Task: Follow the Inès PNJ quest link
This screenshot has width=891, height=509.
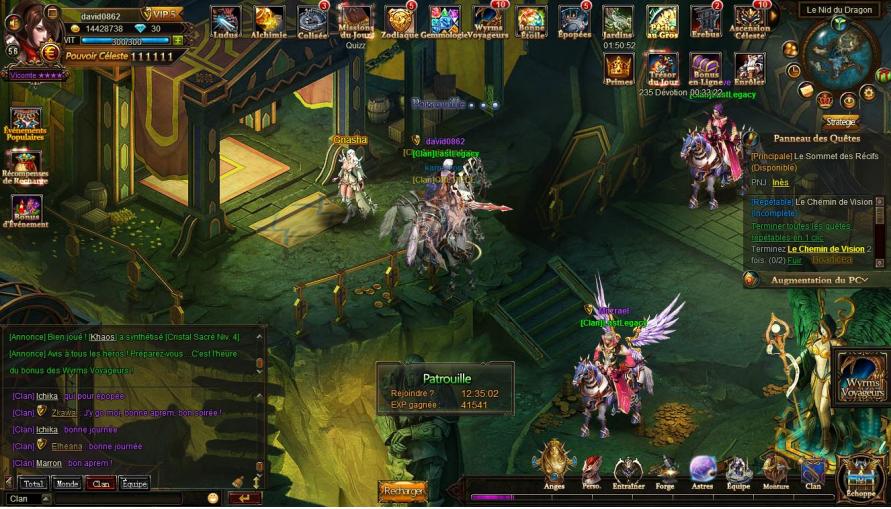Action: pos(780,183)
